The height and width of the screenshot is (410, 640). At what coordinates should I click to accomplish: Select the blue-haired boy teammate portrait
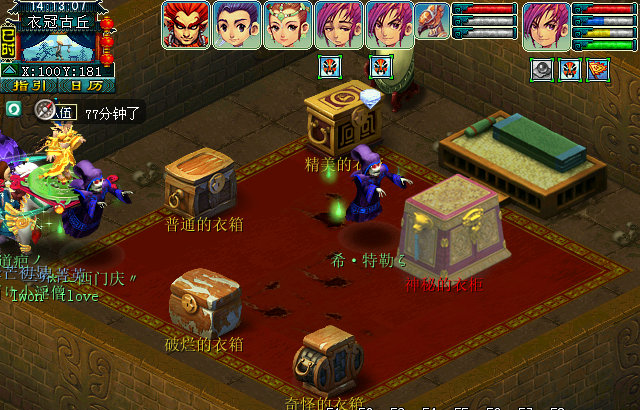(x=237, y=25)
